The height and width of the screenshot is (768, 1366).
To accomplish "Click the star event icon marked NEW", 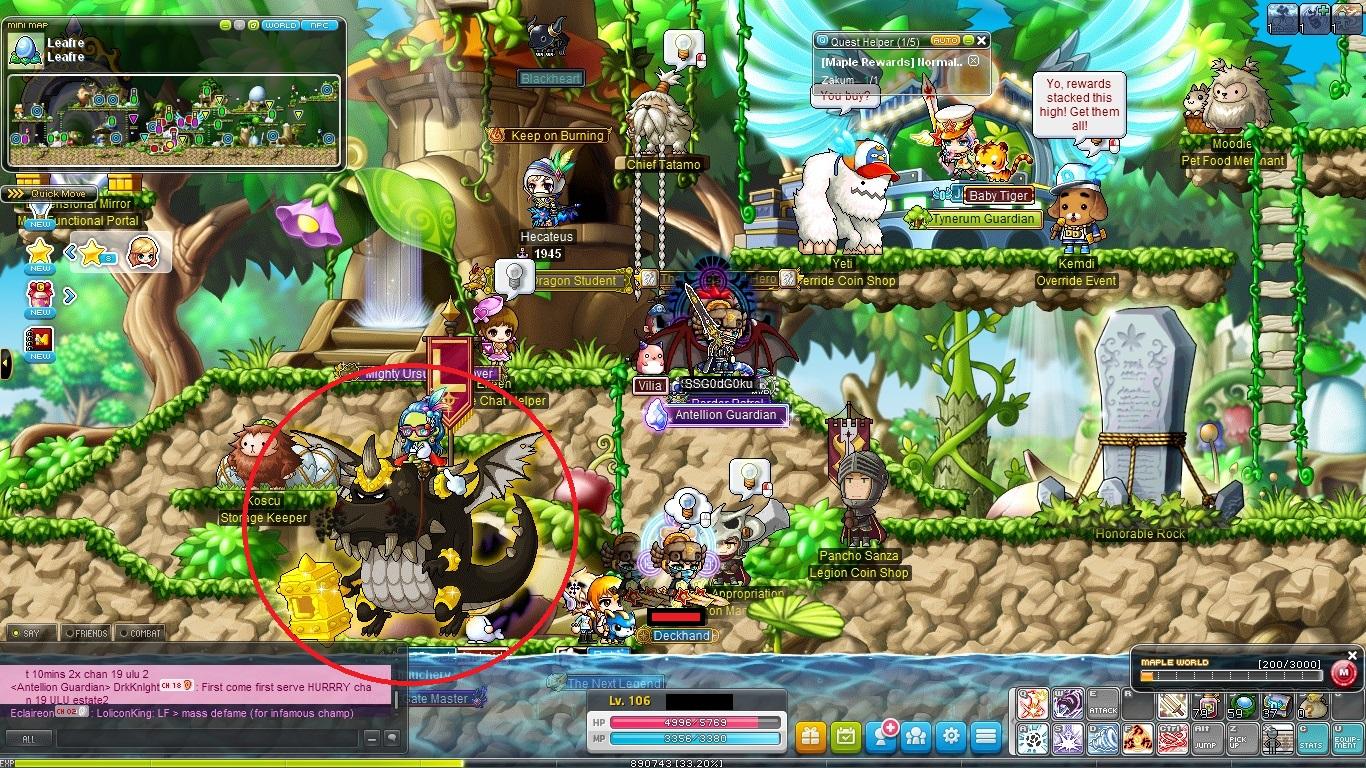I will 39,250.
